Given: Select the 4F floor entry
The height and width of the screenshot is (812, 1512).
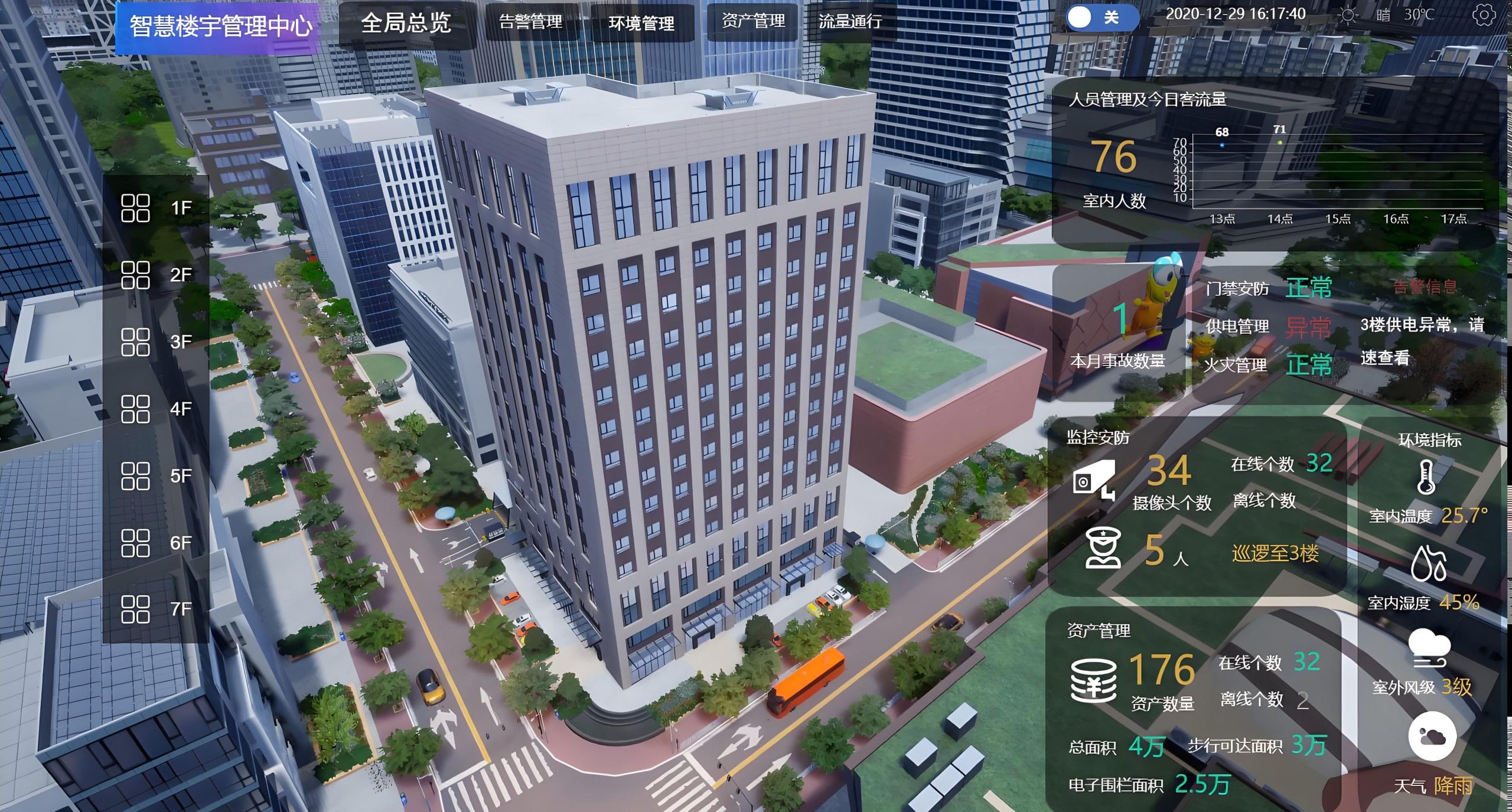Looking at the screenshot, I should pos(156,409).
